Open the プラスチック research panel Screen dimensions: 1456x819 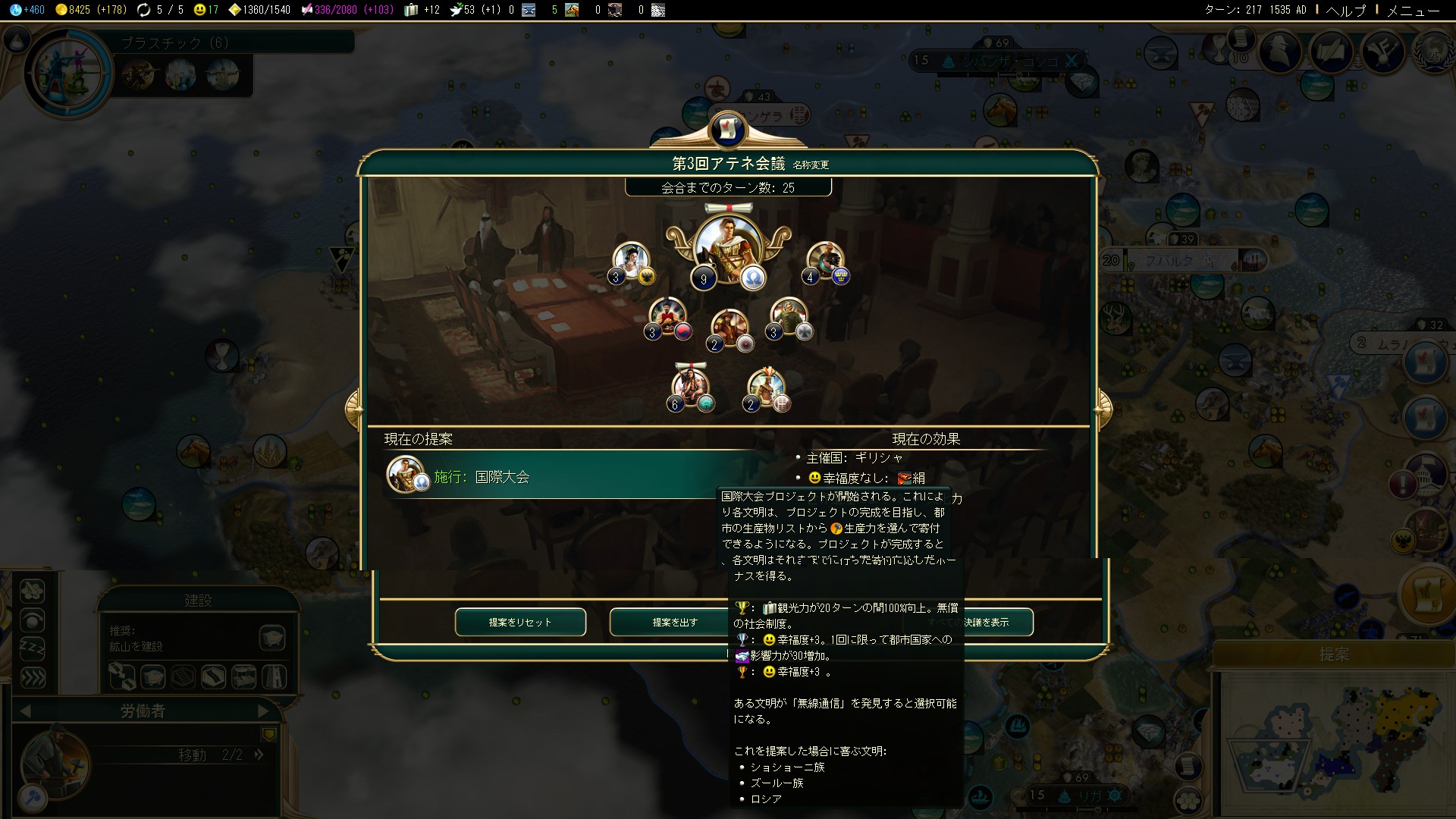click(174, 42)
